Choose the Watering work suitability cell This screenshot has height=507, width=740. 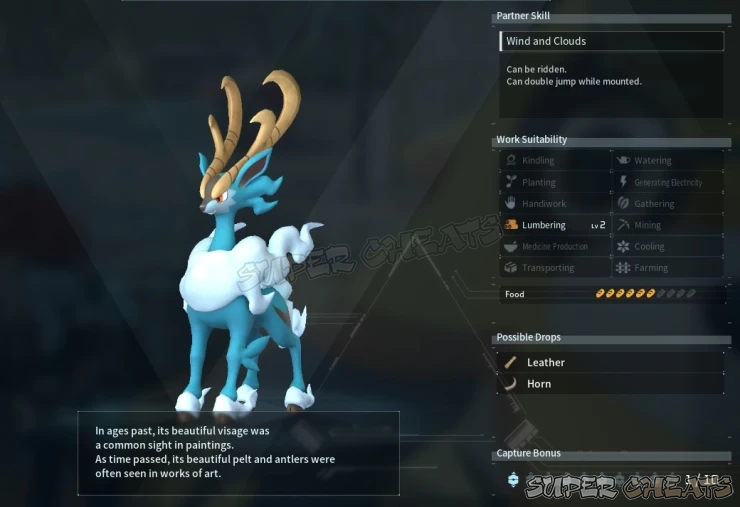tap(667, 160)
